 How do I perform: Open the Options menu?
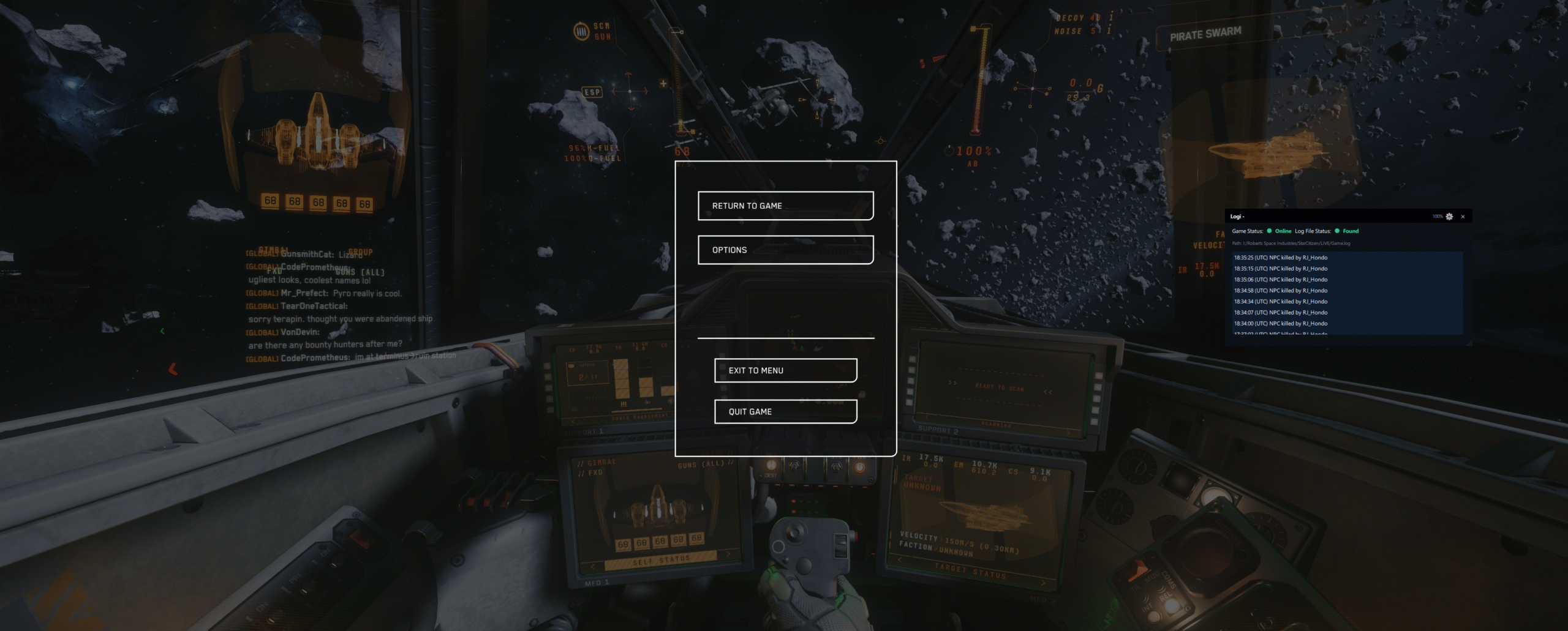[785, 250]
